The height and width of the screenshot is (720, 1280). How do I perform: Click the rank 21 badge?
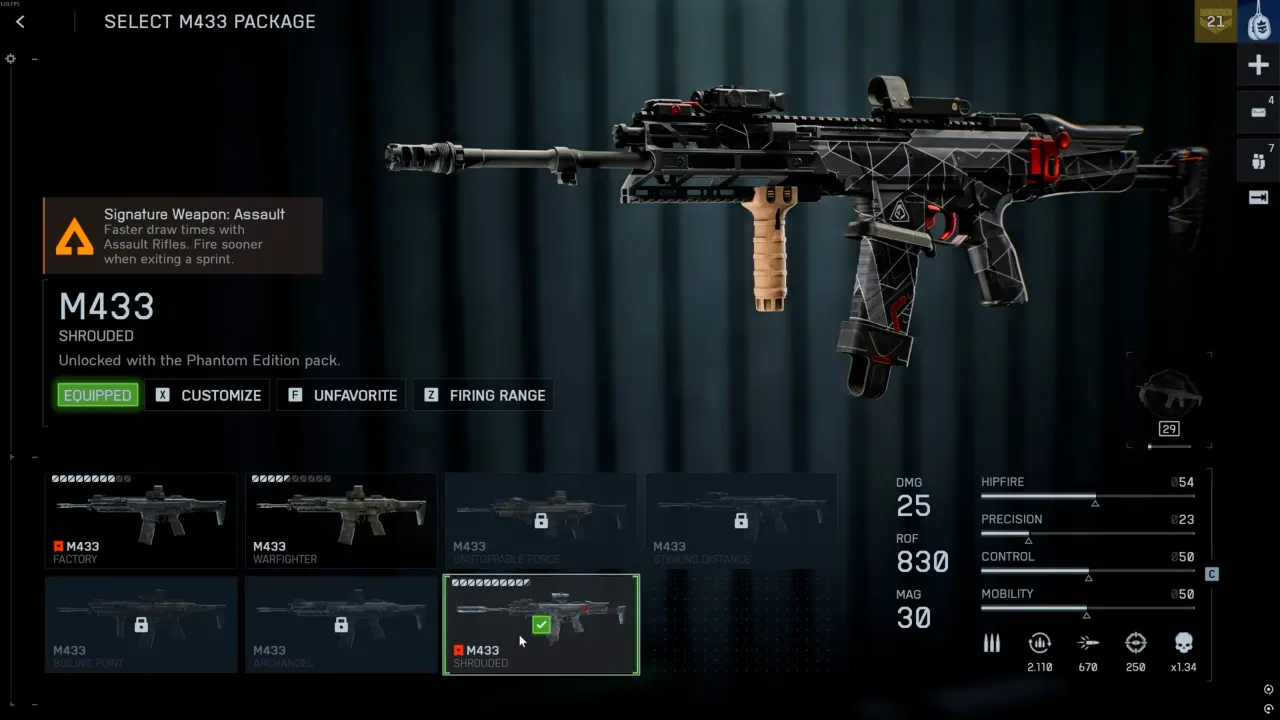(1215, 21)
